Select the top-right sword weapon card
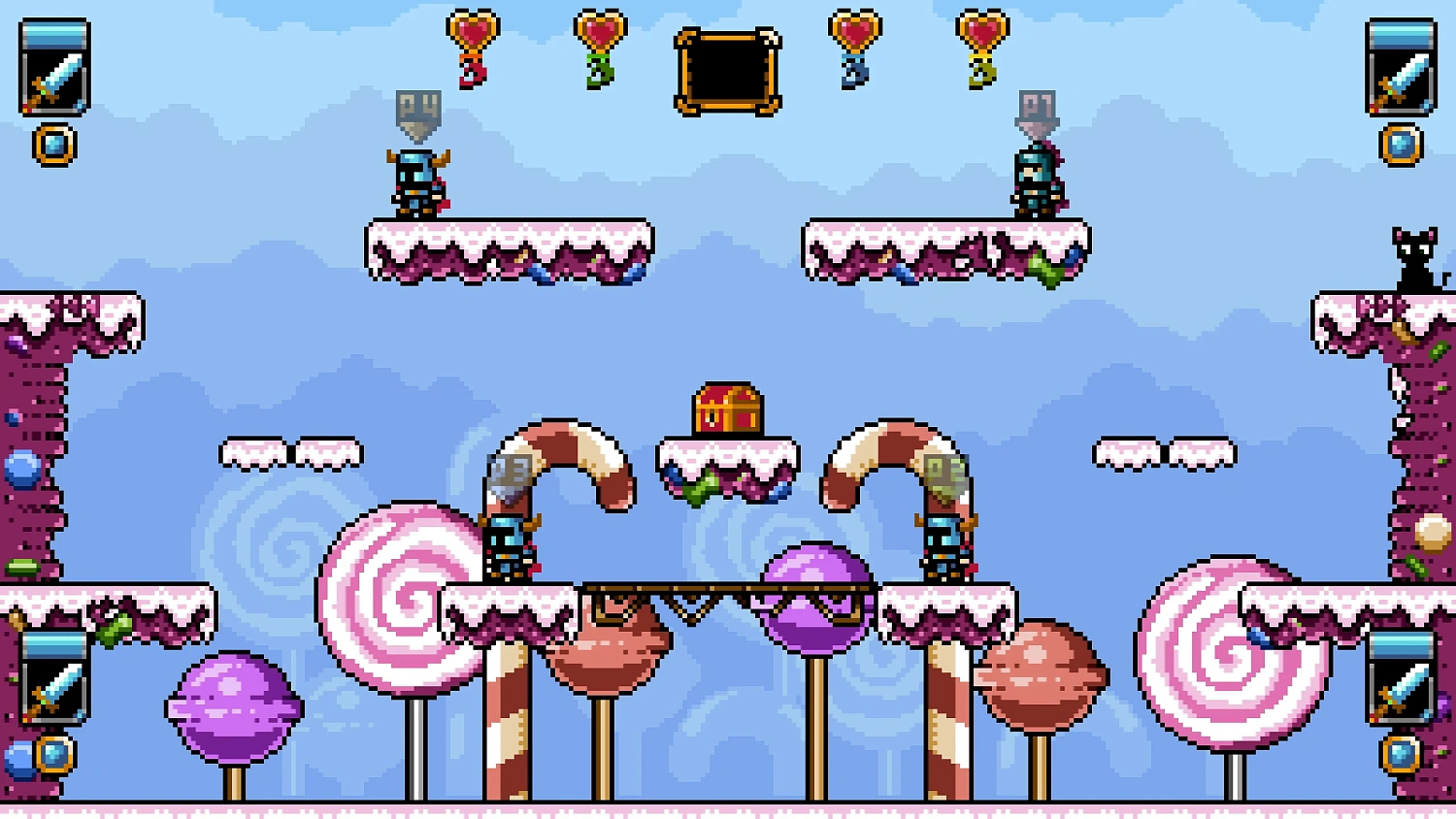Viewport: 1456px width, 819px height. pos(1400,68)
